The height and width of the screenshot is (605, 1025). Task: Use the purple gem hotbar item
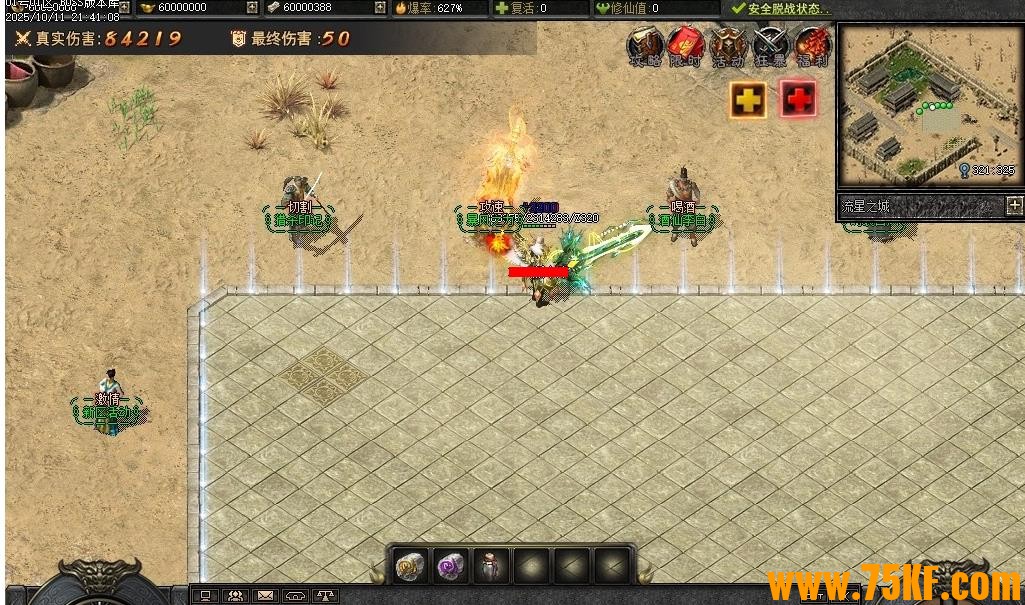(x=450, y=565)
